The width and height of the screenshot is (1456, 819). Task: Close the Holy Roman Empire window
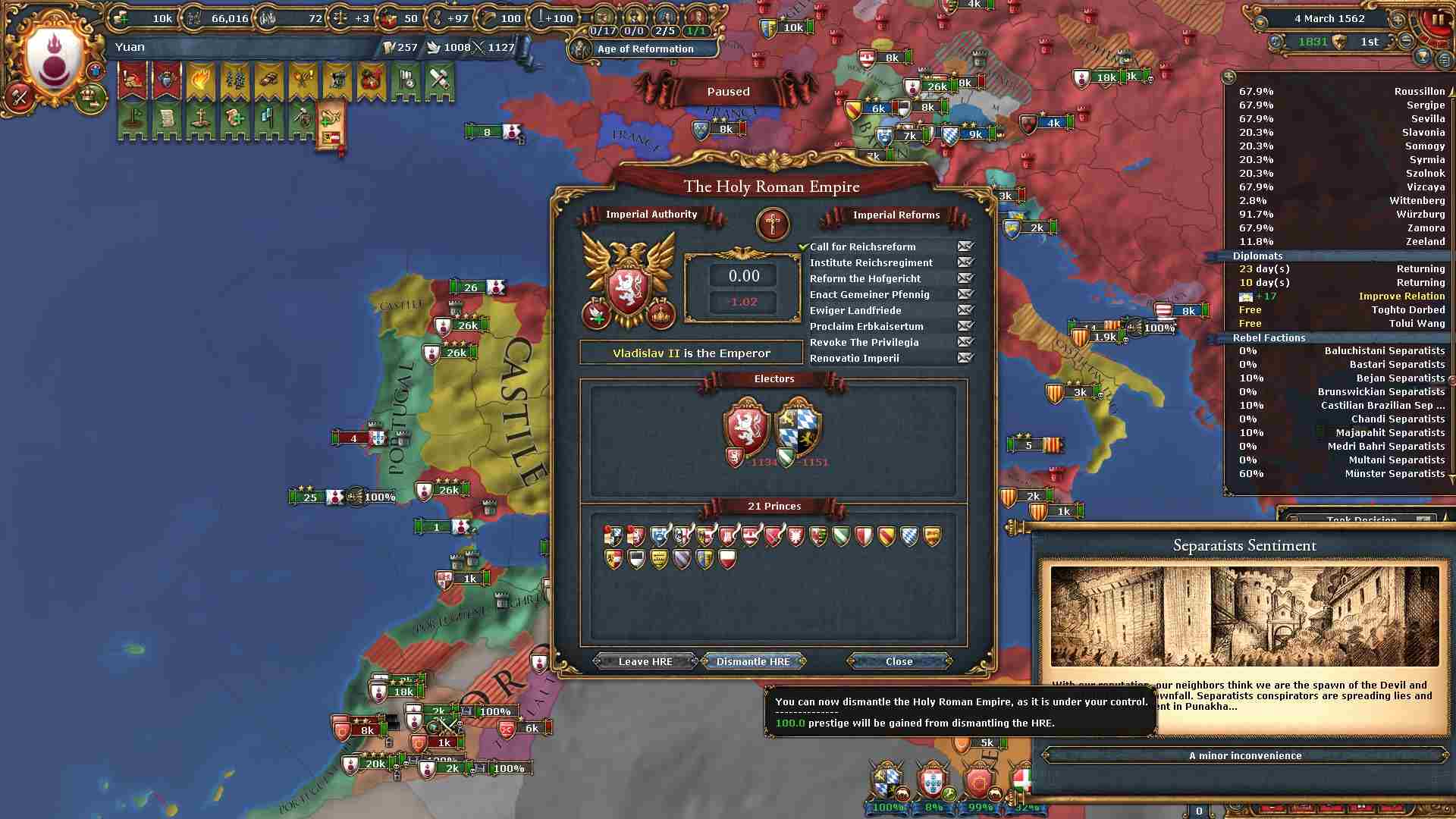point(899,661)
